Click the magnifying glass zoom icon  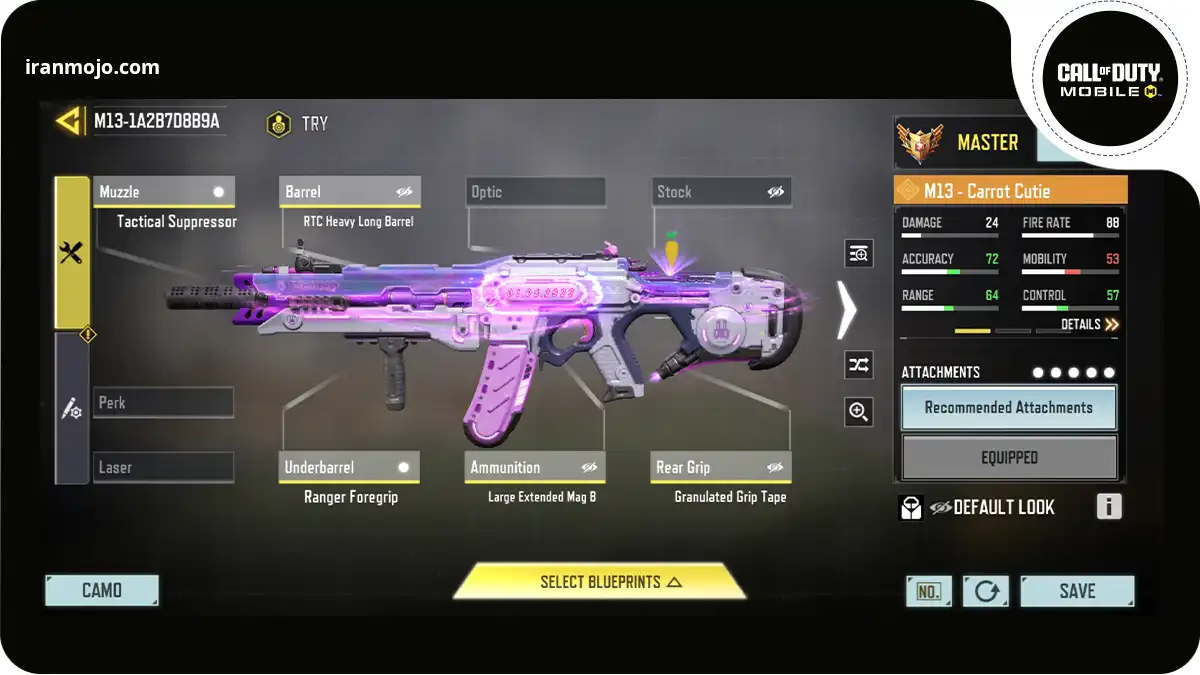[x=859, y=411]
